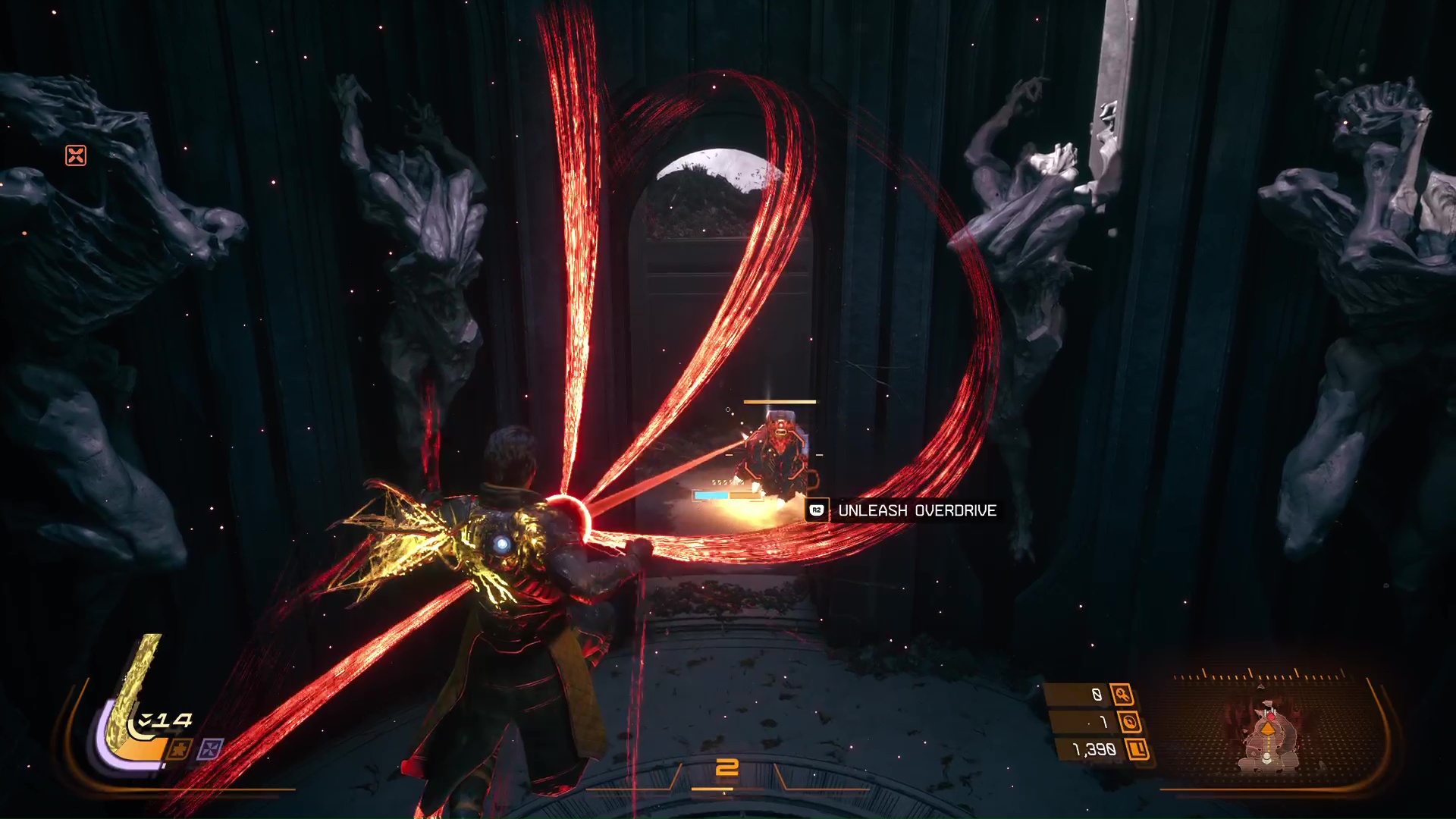Click the blue enemy health bar
1456x819 pixels.
pyautogui.click(x=712, y=494)
